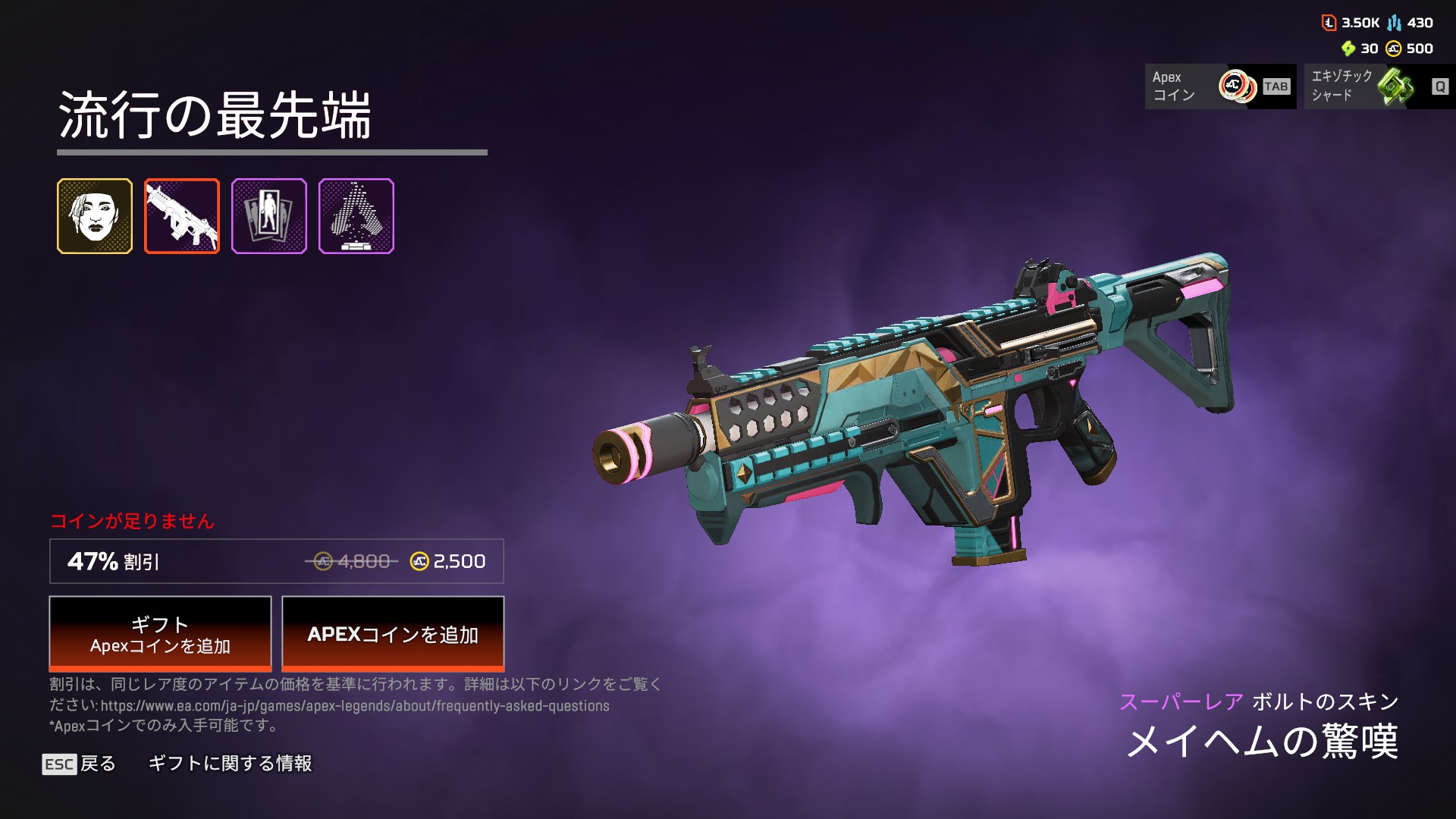Select the legend face skin thumbnail
Screen dimensions: 1456x819
[95, 216]
